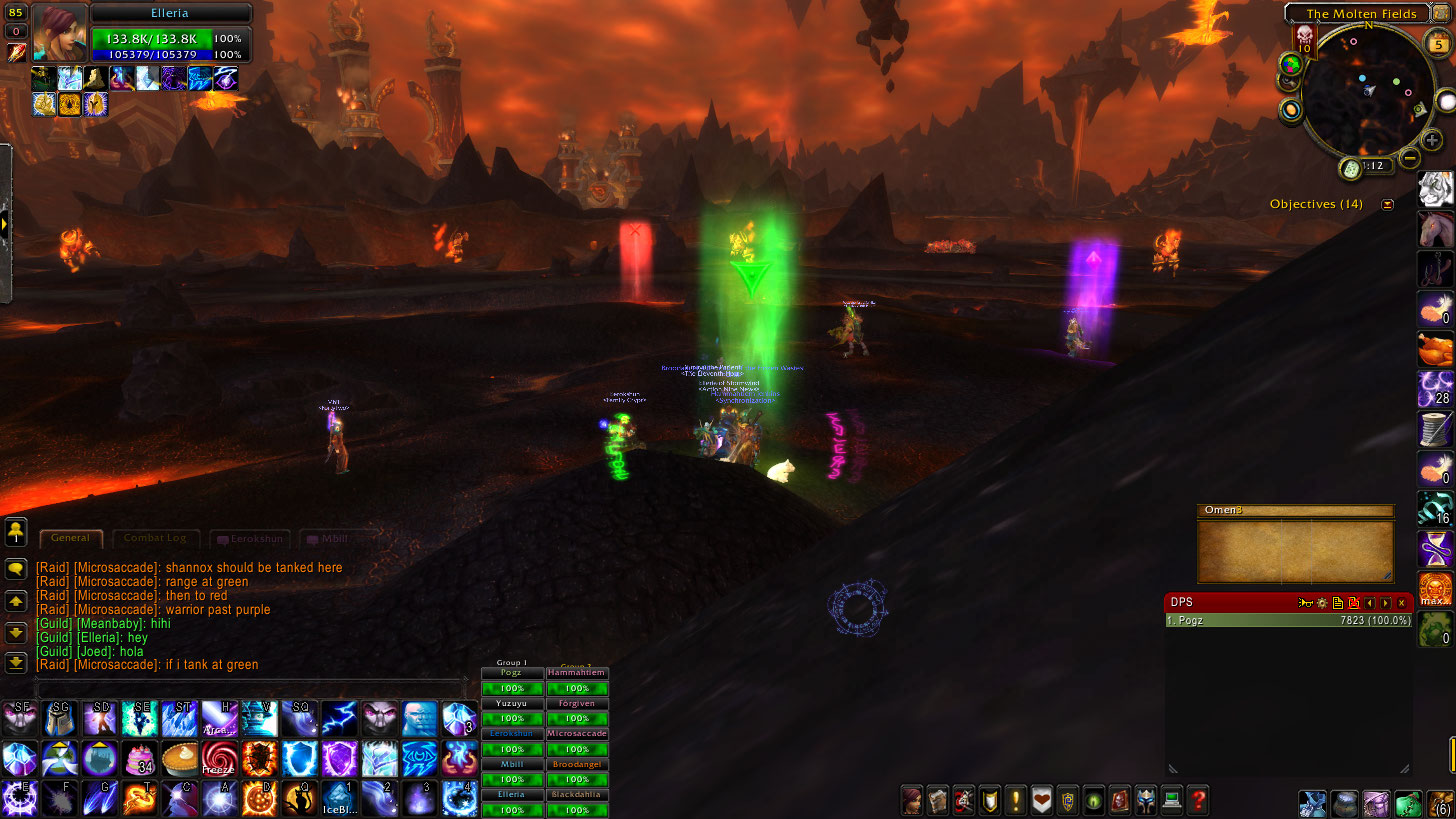Zoom out the minimap with minus button
The height and width of the screenshot is (819, 1456).
pyautogui.click(x=1410, y=157)
